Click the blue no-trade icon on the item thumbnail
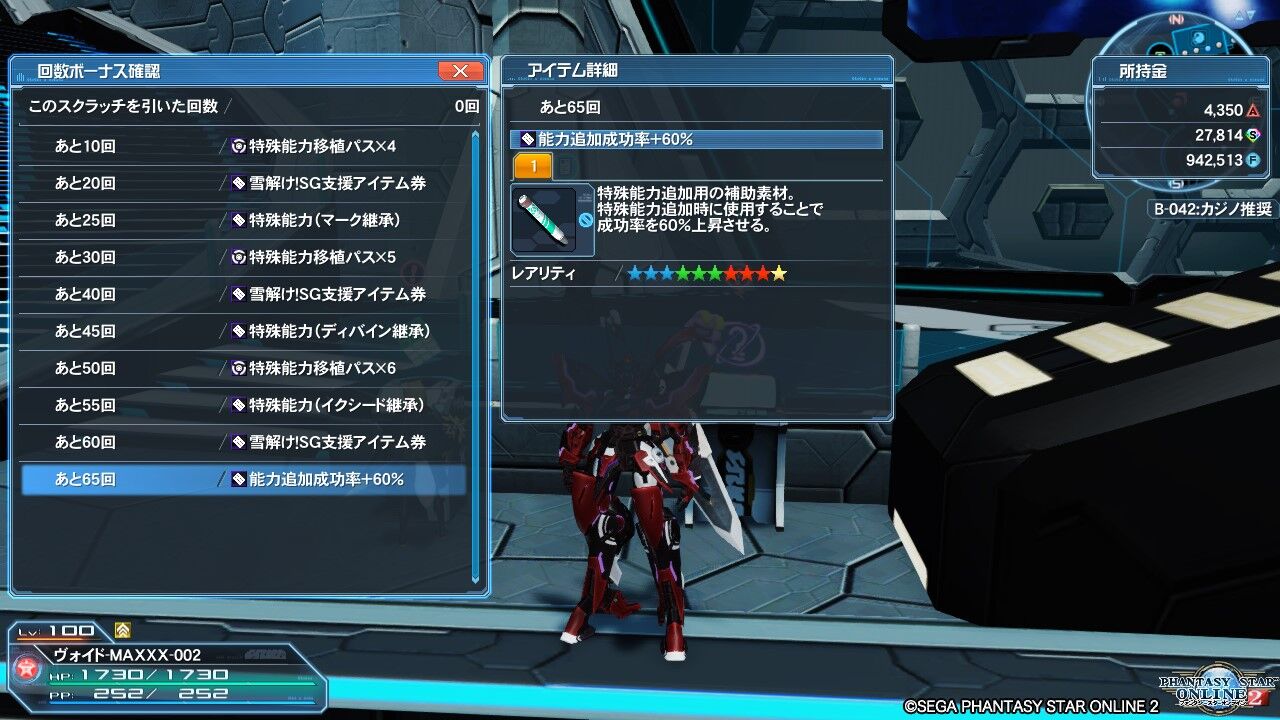The width and height of the screenshot is (1280, 720). tap(584, 220)
